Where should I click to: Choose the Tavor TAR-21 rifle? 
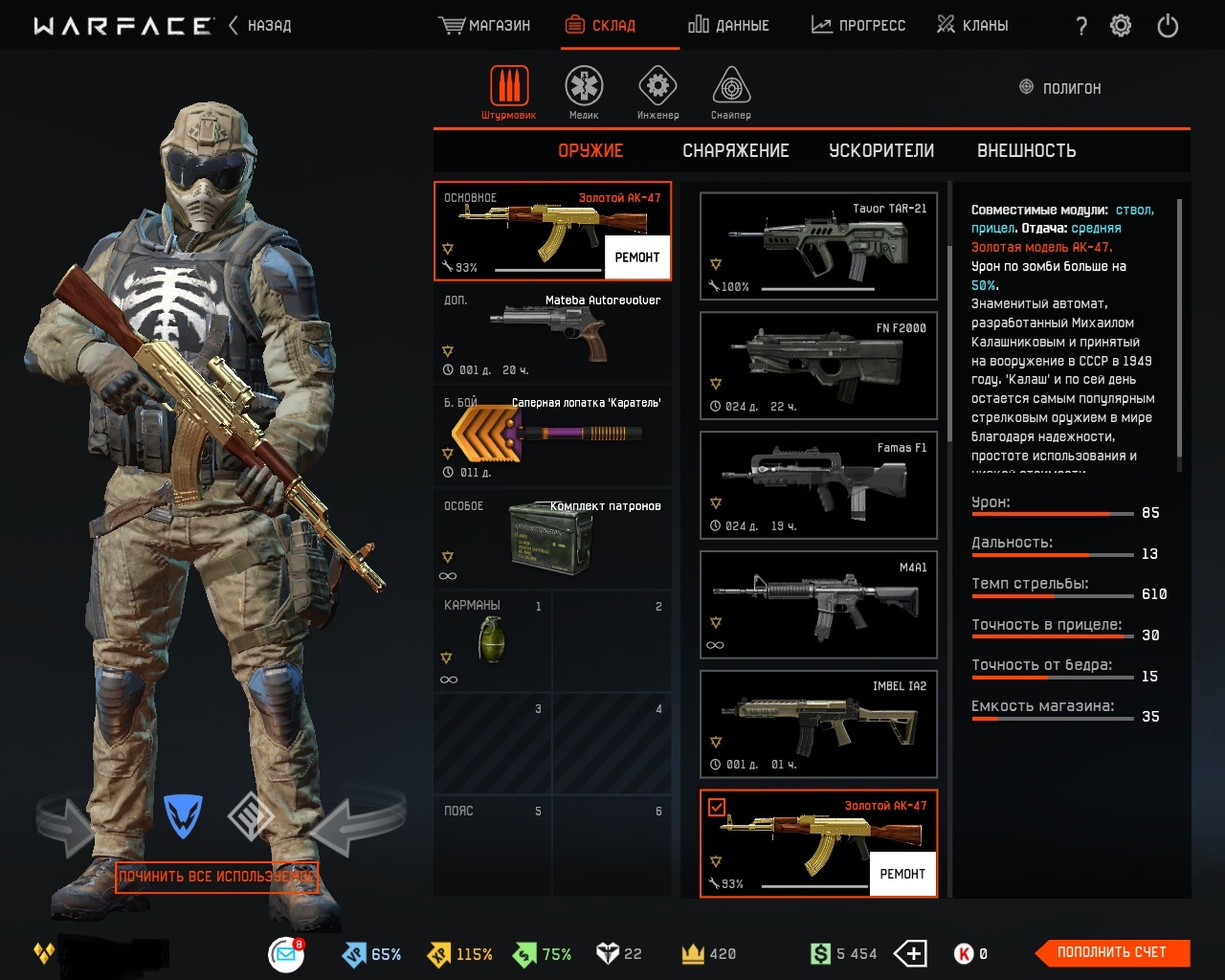[818, 246]
